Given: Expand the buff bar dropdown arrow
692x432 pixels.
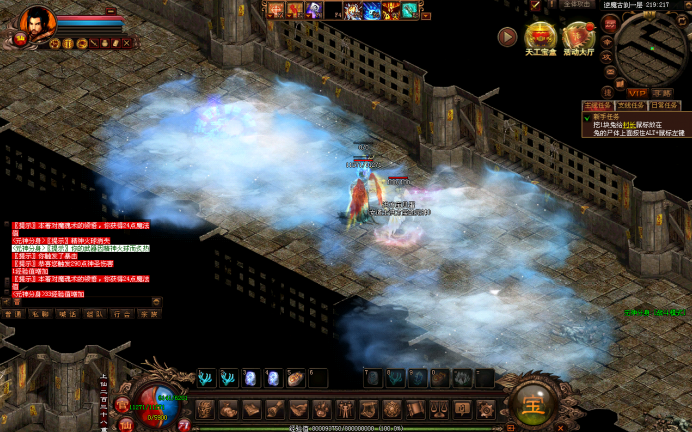Looking at the screenshot, I should [425, 16].
